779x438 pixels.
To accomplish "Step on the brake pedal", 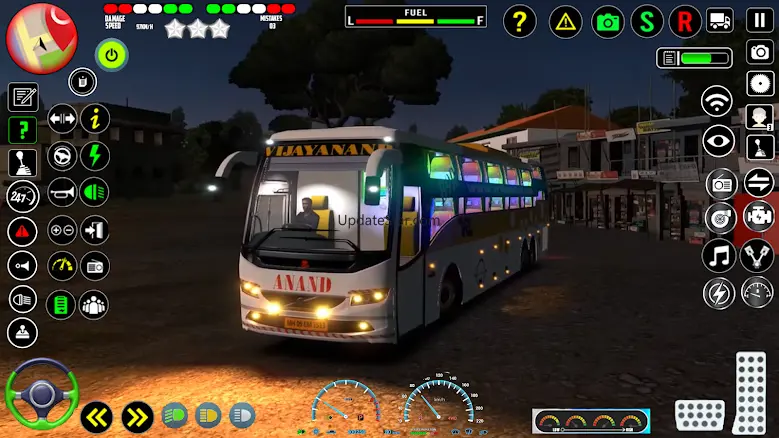I will tap(699, 414).
